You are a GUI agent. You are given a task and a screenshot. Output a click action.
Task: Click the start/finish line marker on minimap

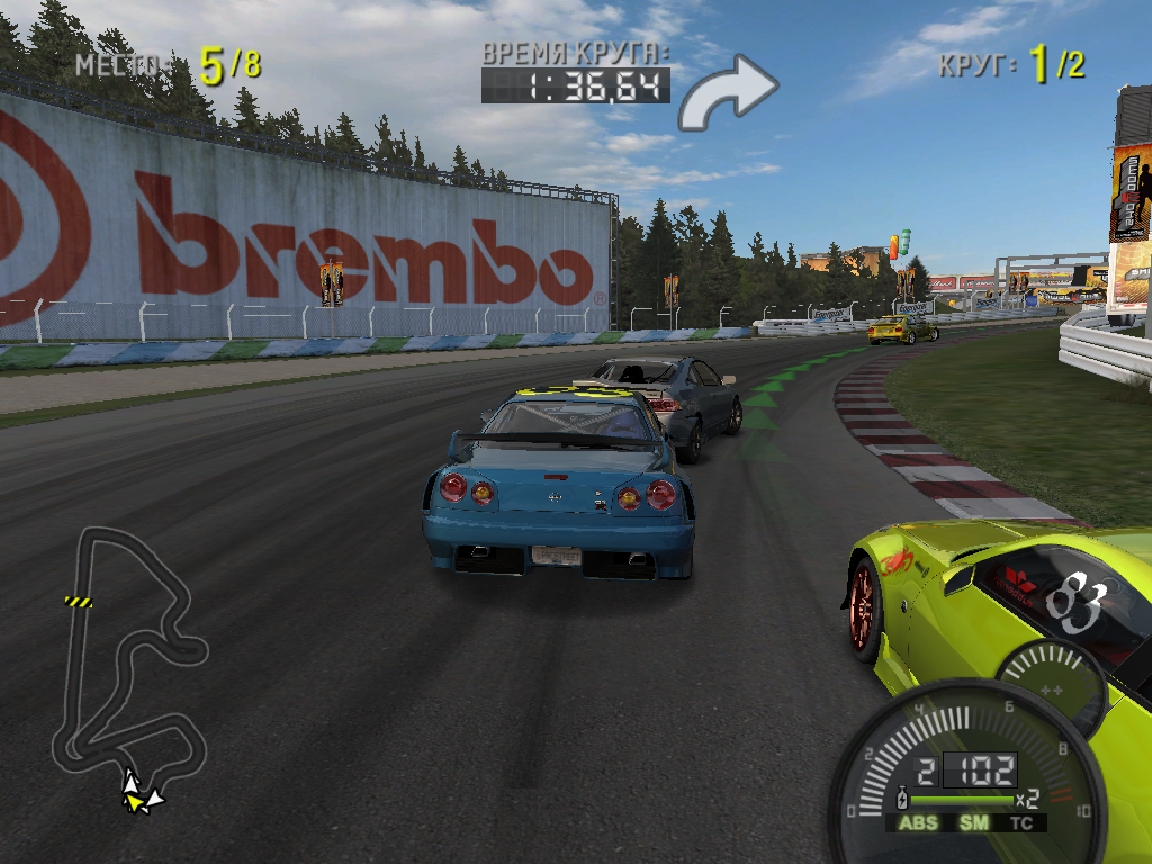tap(78, 601)
